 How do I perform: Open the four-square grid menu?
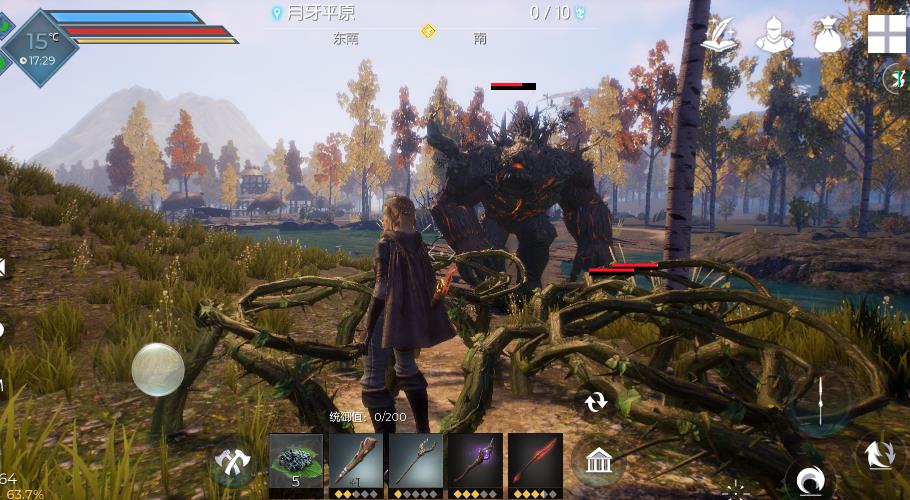[886, 34]
